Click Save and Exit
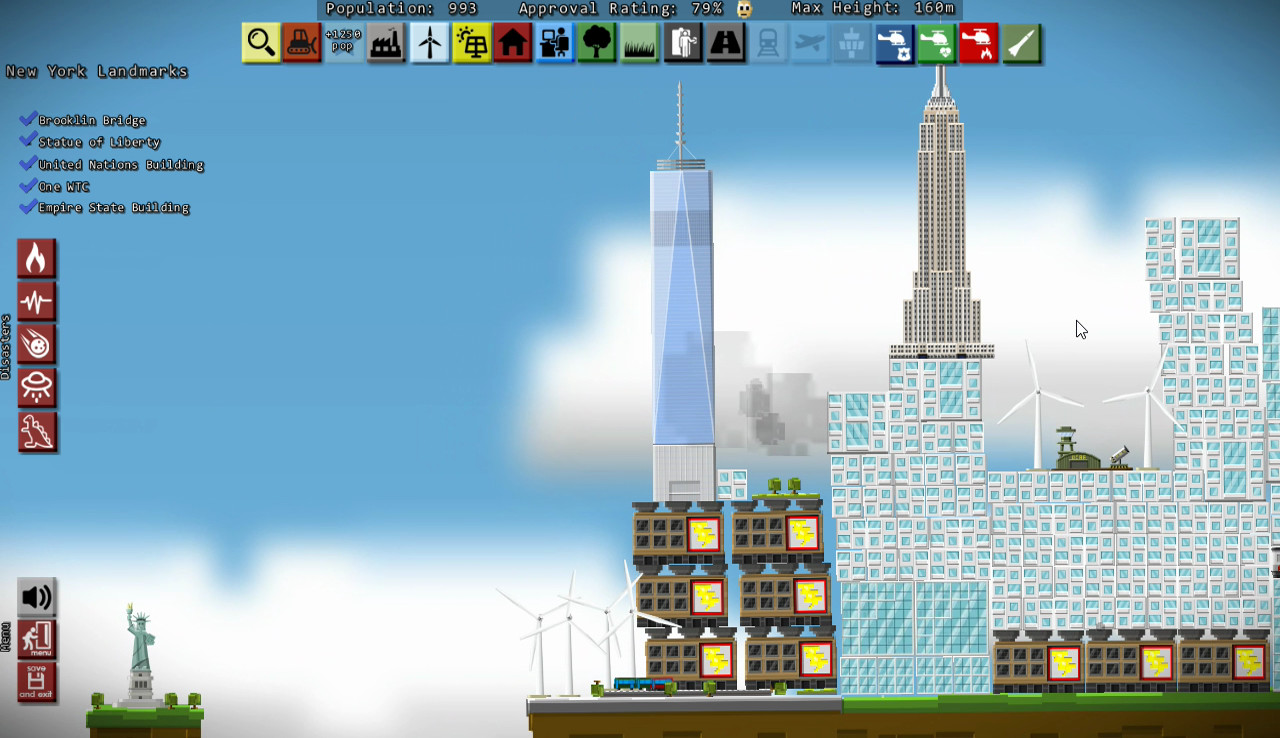 tap(36, 683)
